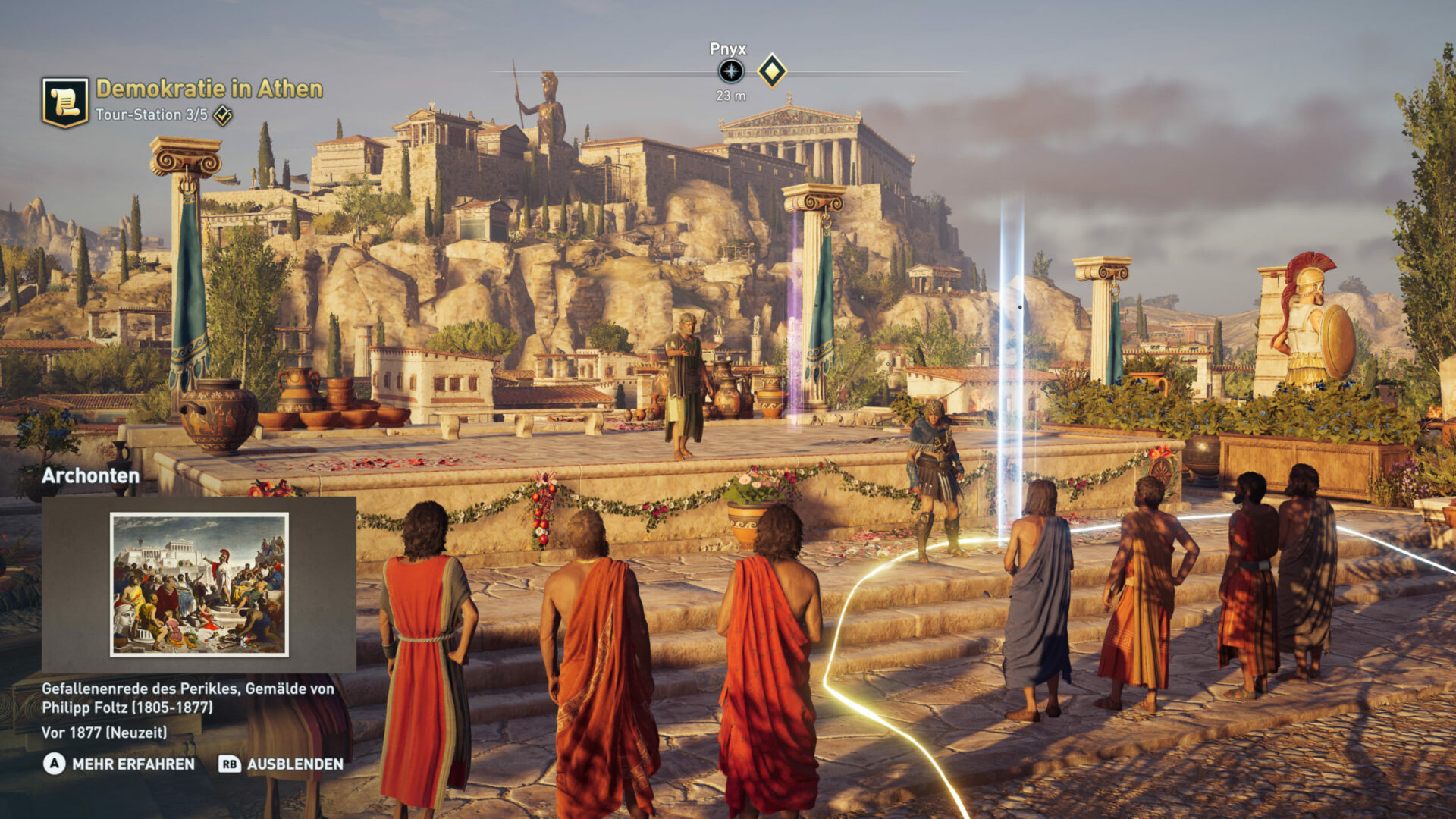1456x819 pixels.
Task: Open the Demokratie in Athen tour tracker
Action: [x=209, y=89]
